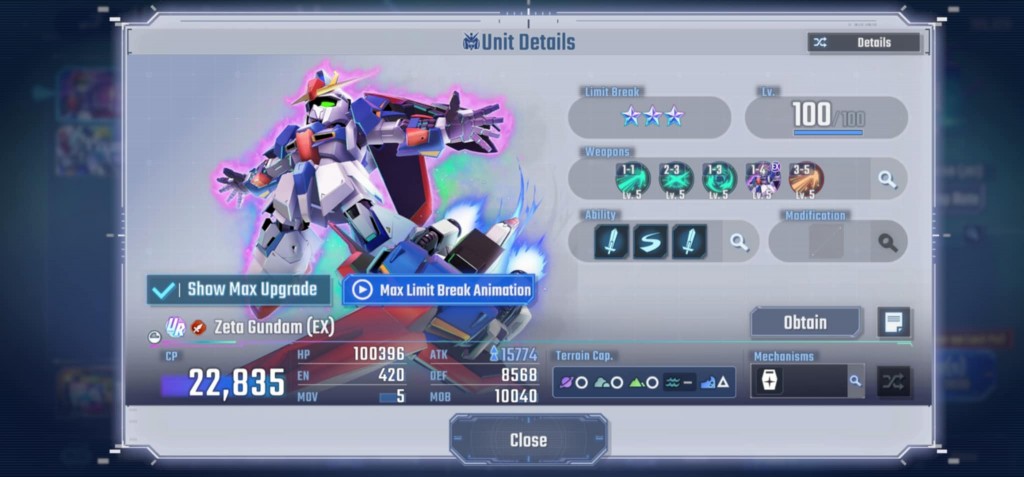The width and height of the screenshot is (1024, 477).
Task: Play the Max Limit Break Animation
Action: pos(440,290)
